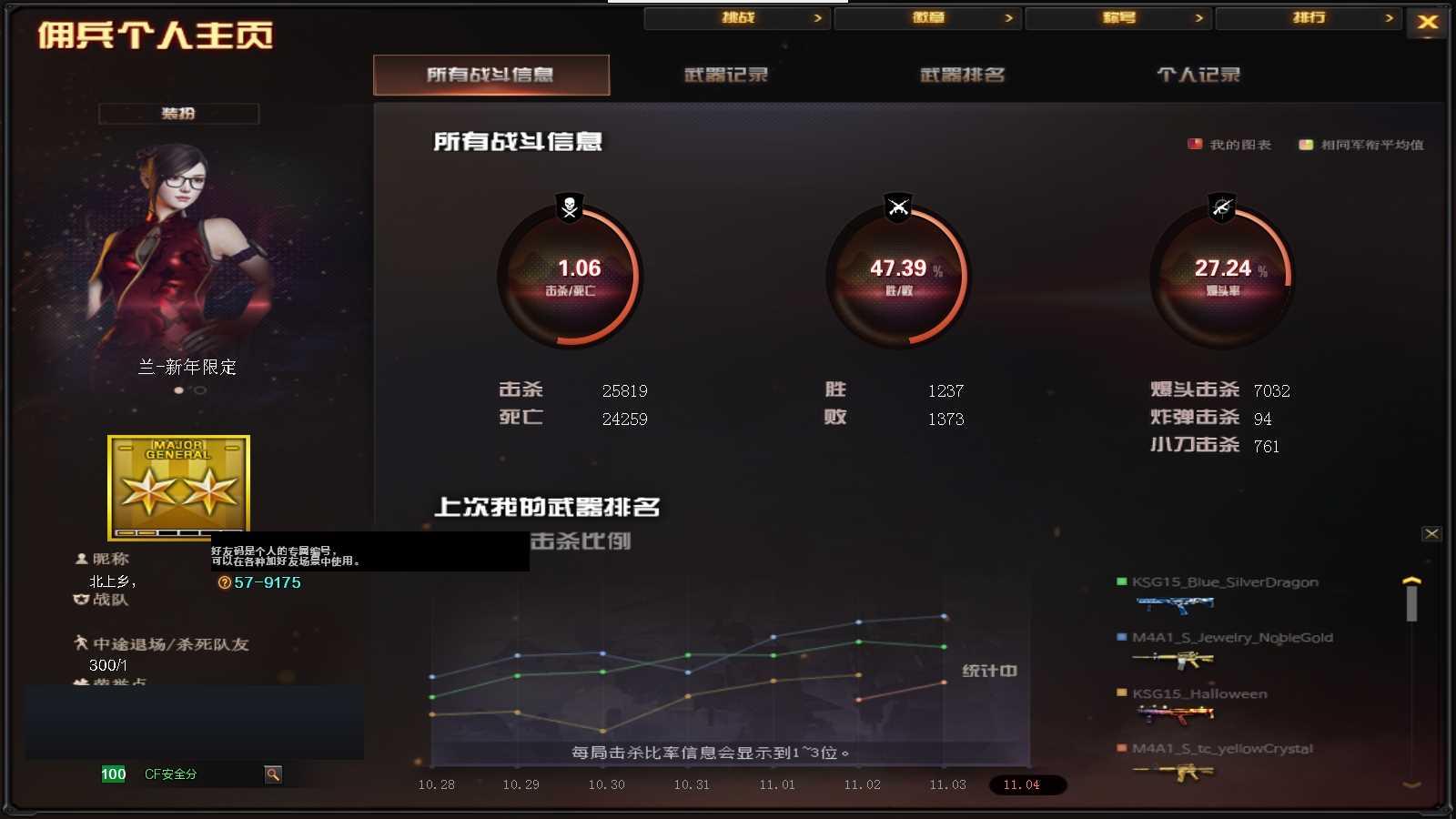Click the crossed-guns icon above the win rate
This screenshot has height=819, width=1456.
[x=897, y=207]
